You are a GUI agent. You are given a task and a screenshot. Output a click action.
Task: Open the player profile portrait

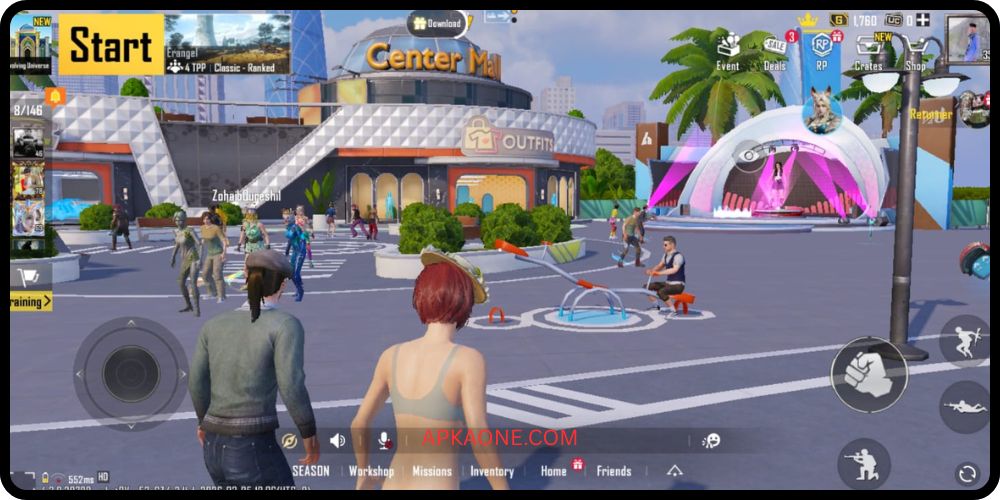tap(966, 37)
